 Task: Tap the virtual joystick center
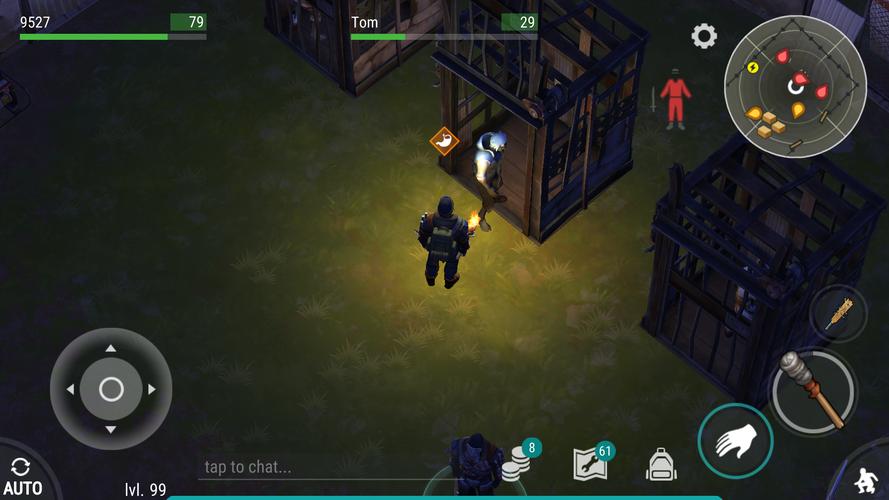(111, 389)
